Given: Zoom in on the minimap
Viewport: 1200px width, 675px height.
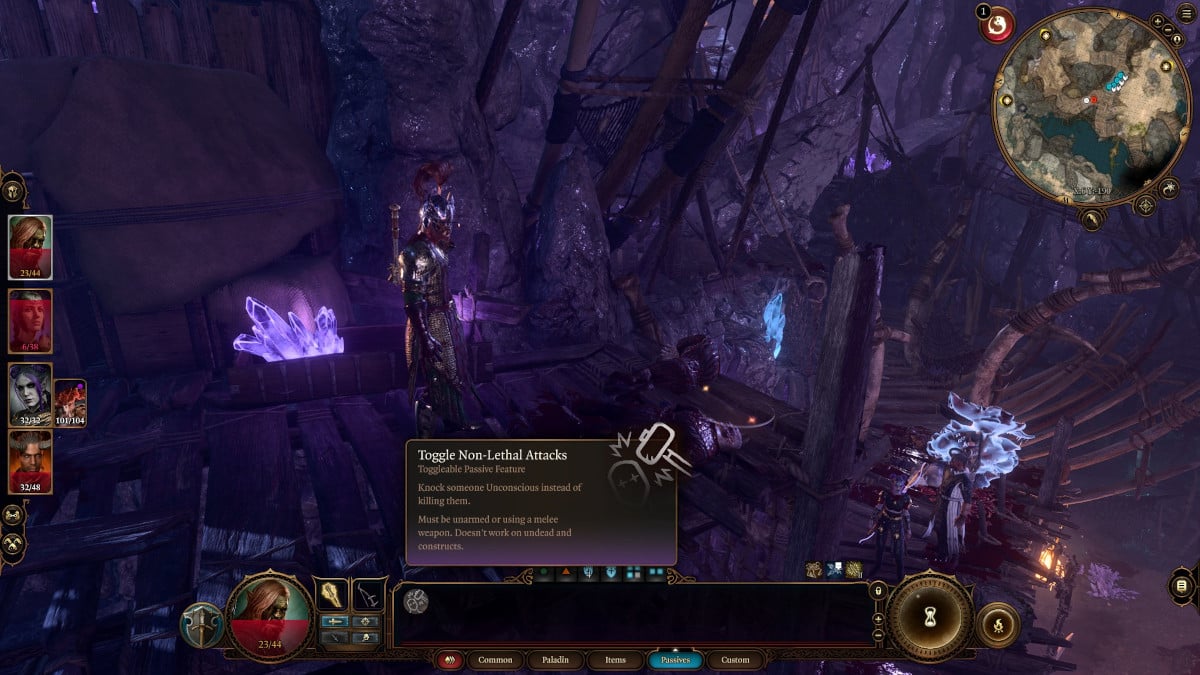Looking at the screenshot, I should 1157,20.
